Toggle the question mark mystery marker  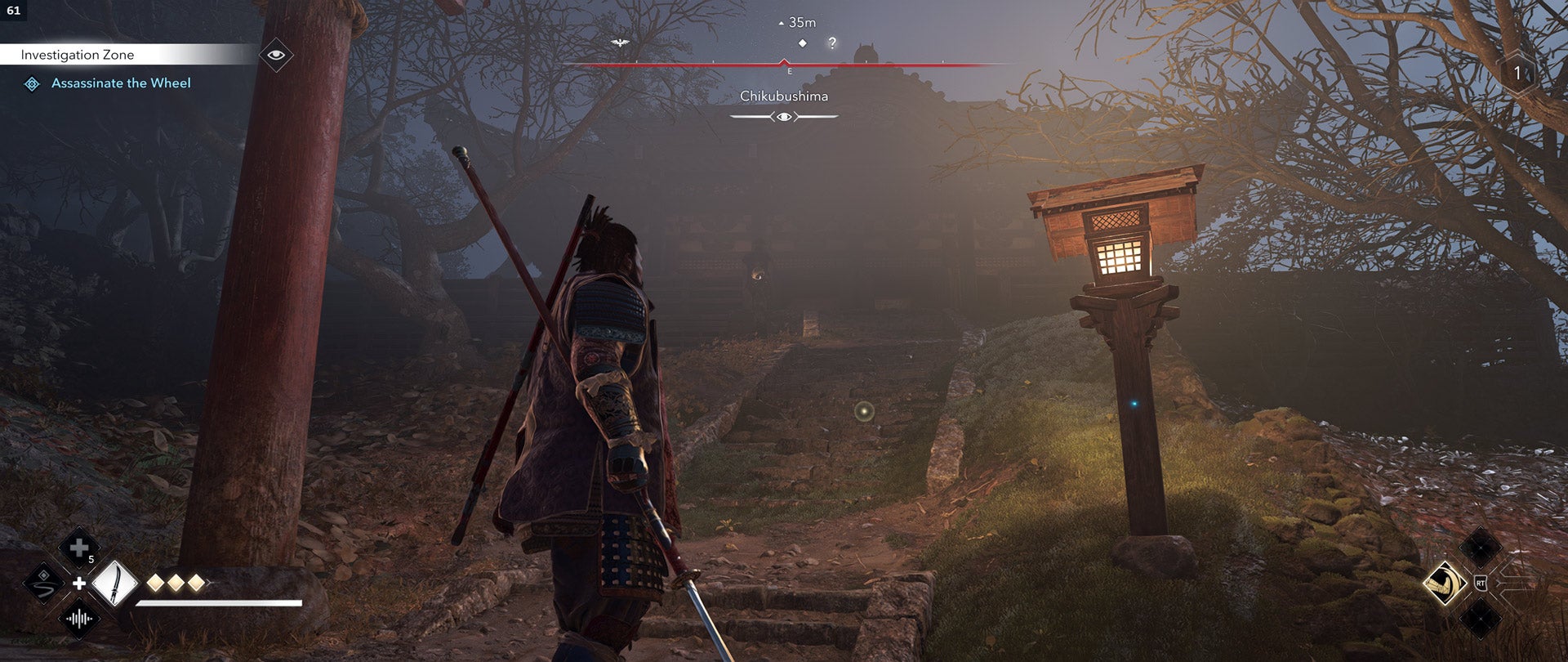831,42
